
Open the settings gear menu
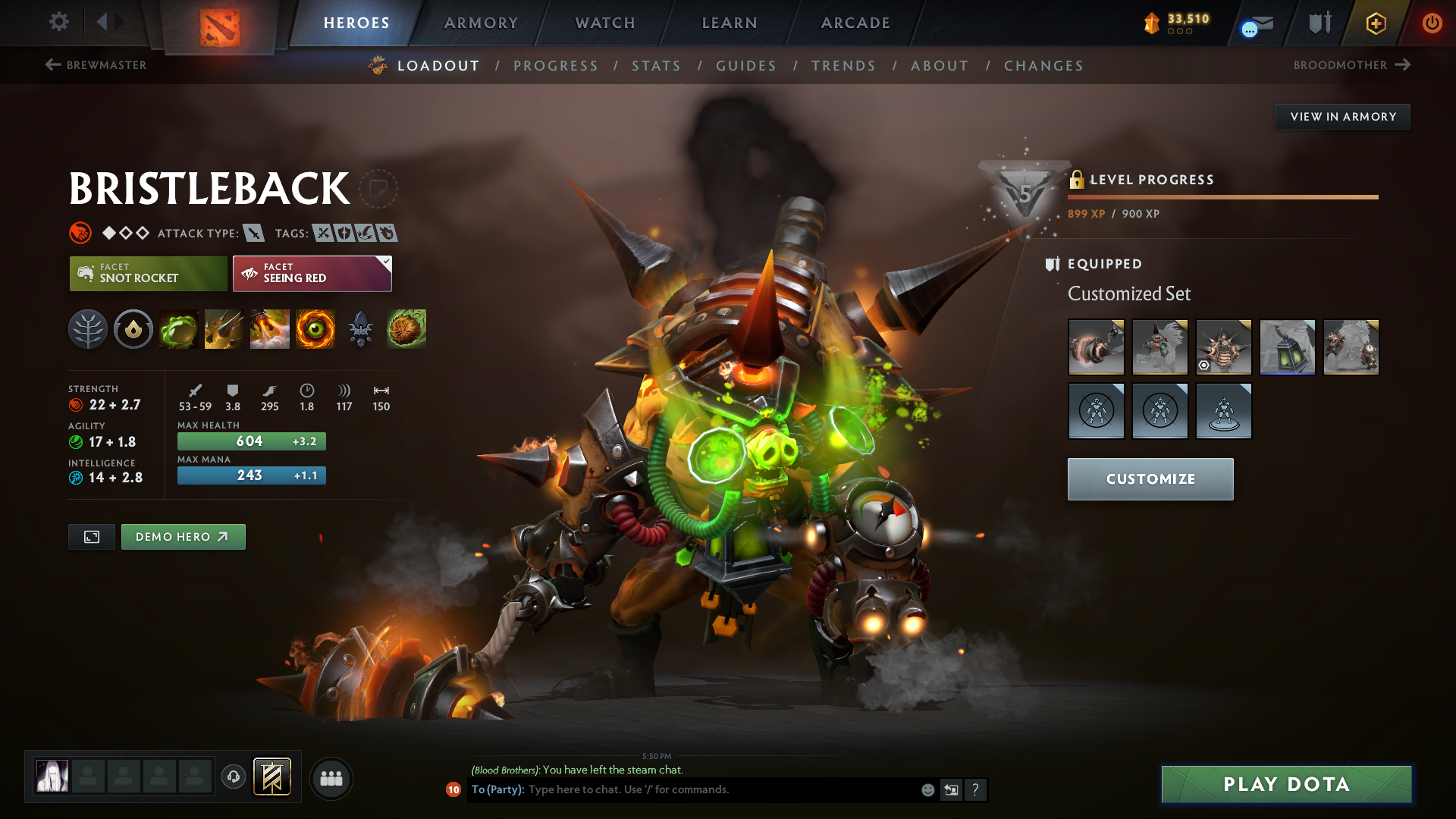pos(59,22)
